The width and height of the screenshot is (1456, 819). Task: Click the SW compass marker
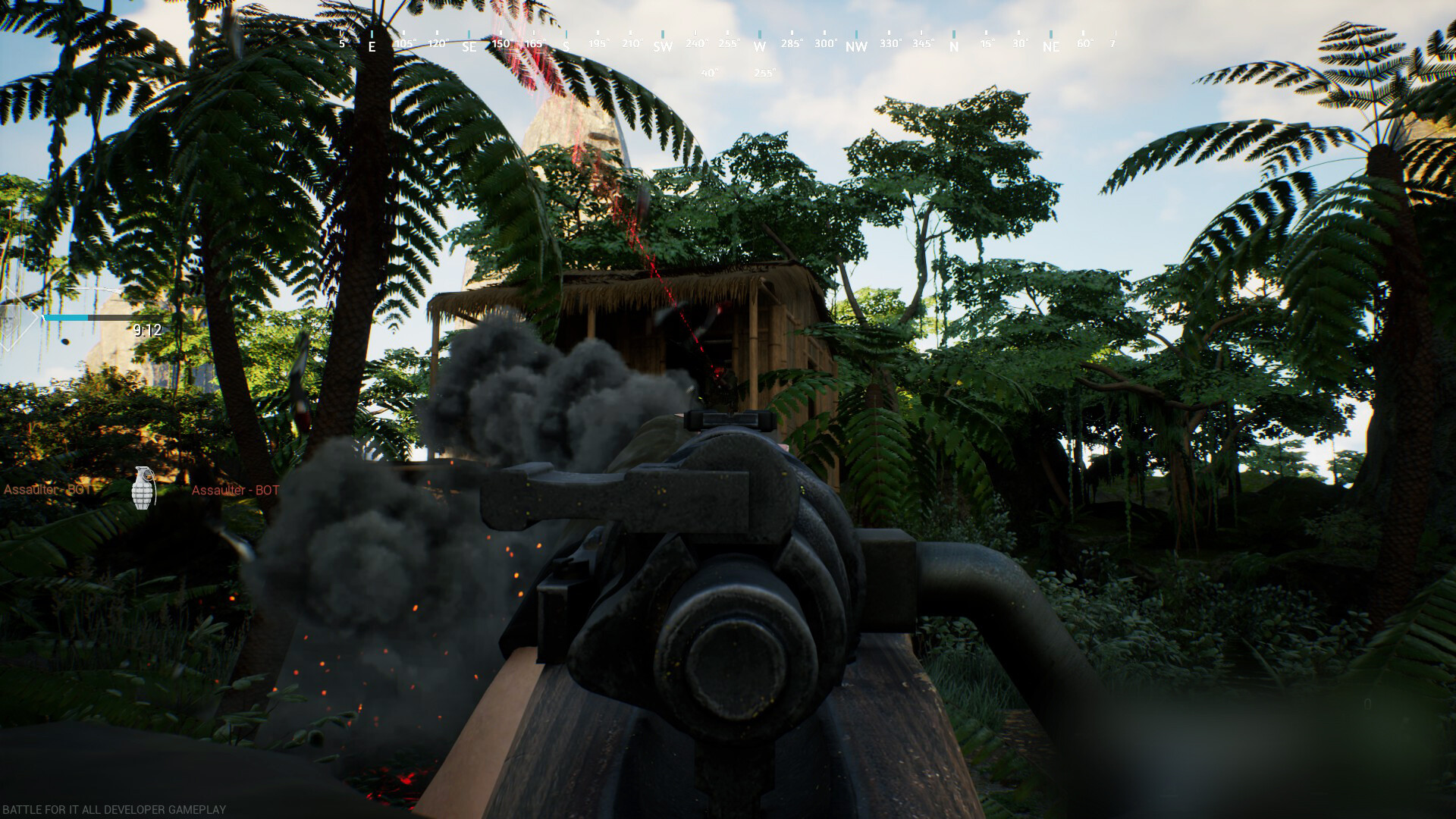tap(662, 46)
